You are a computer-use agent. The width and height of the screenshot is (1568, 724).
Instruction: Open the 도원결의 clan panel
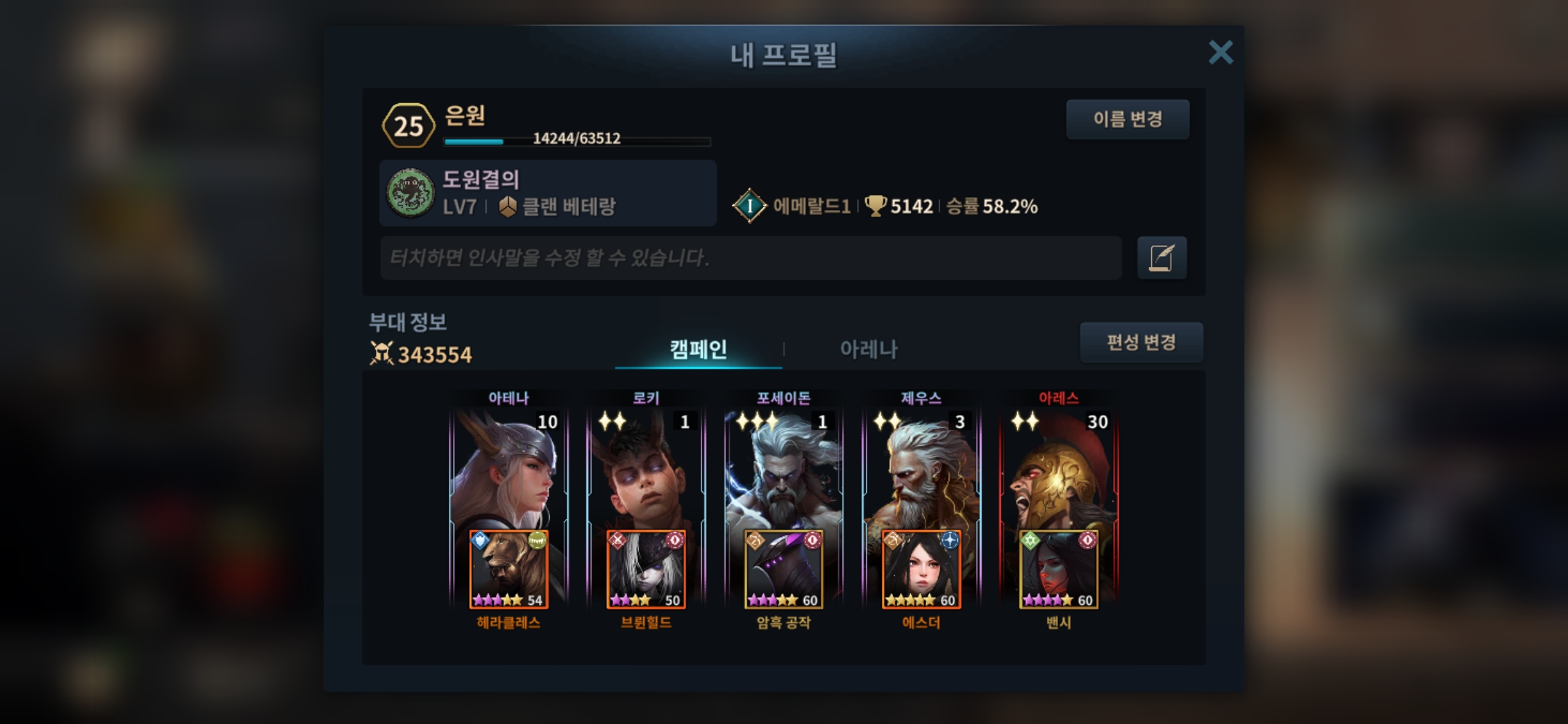tap(547, 193)
